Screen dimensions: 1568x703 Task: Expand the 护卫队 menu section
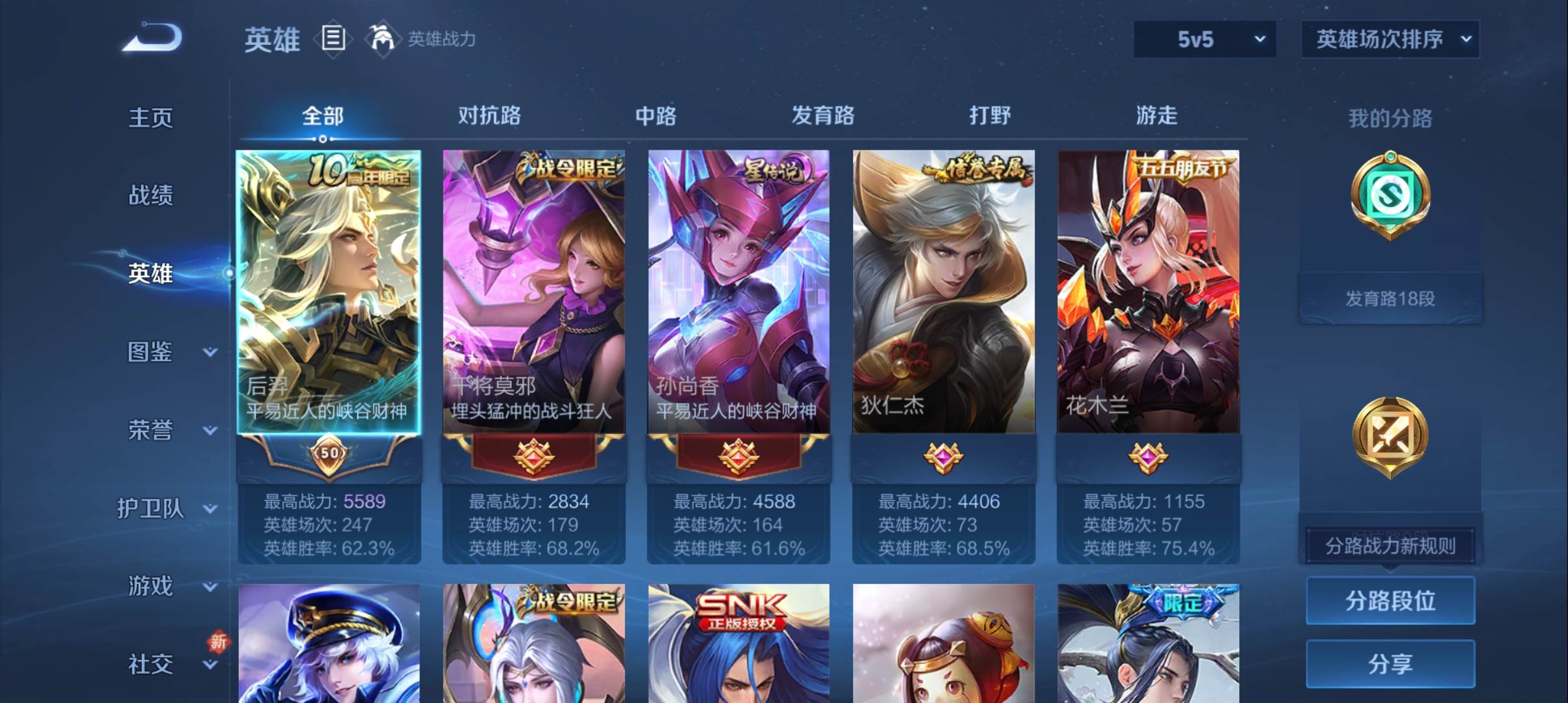(166, 508)
